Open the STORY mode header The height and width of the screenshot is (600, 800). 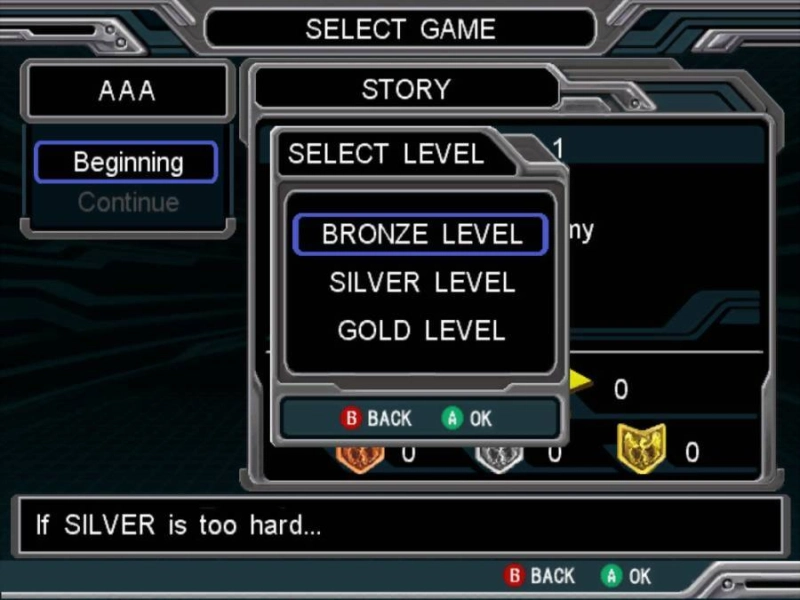pos(405,90)
